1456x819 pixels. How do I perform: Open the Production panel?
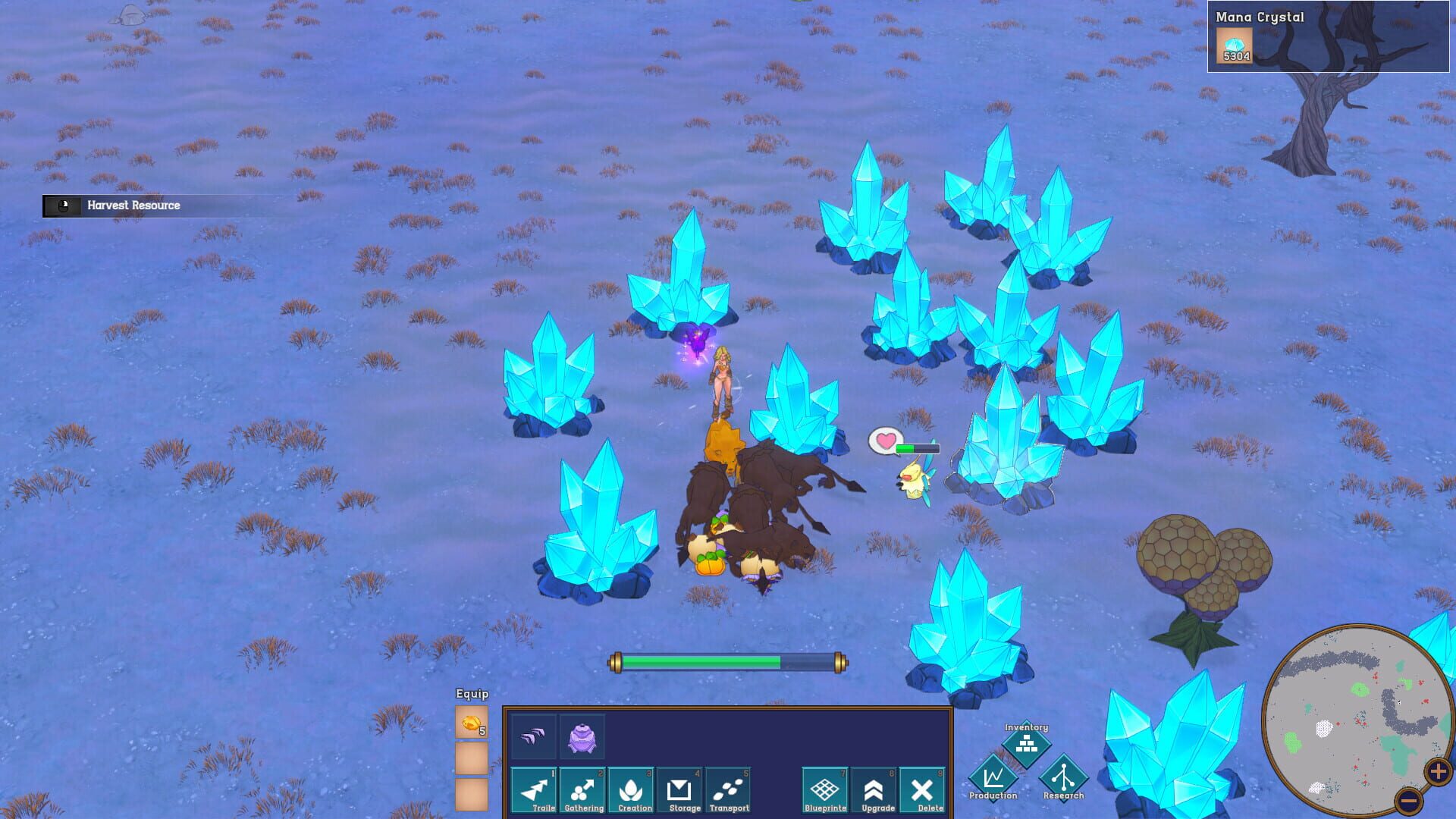point(993,780)
